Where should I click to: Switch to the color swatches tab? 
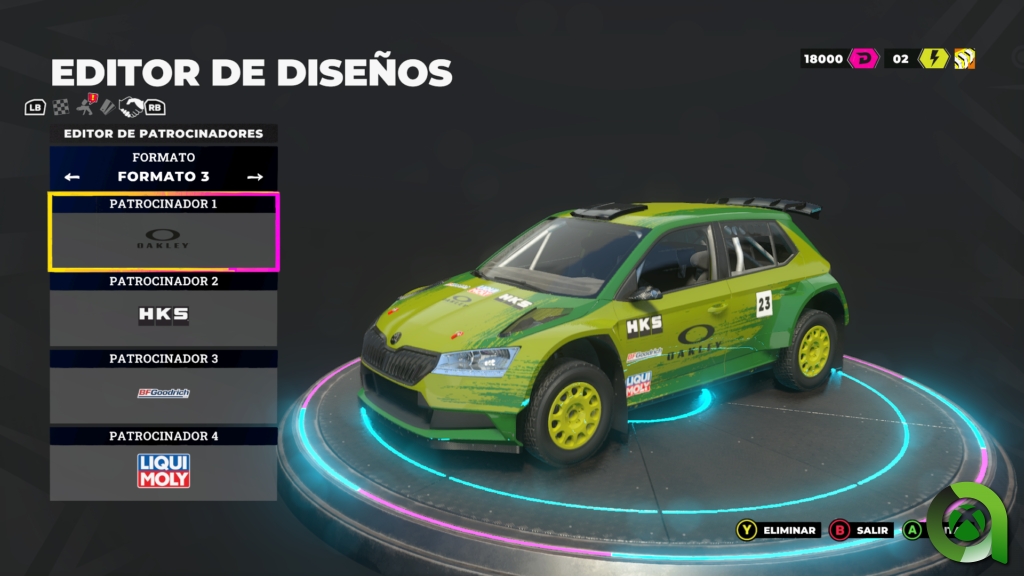pos(107,106)
